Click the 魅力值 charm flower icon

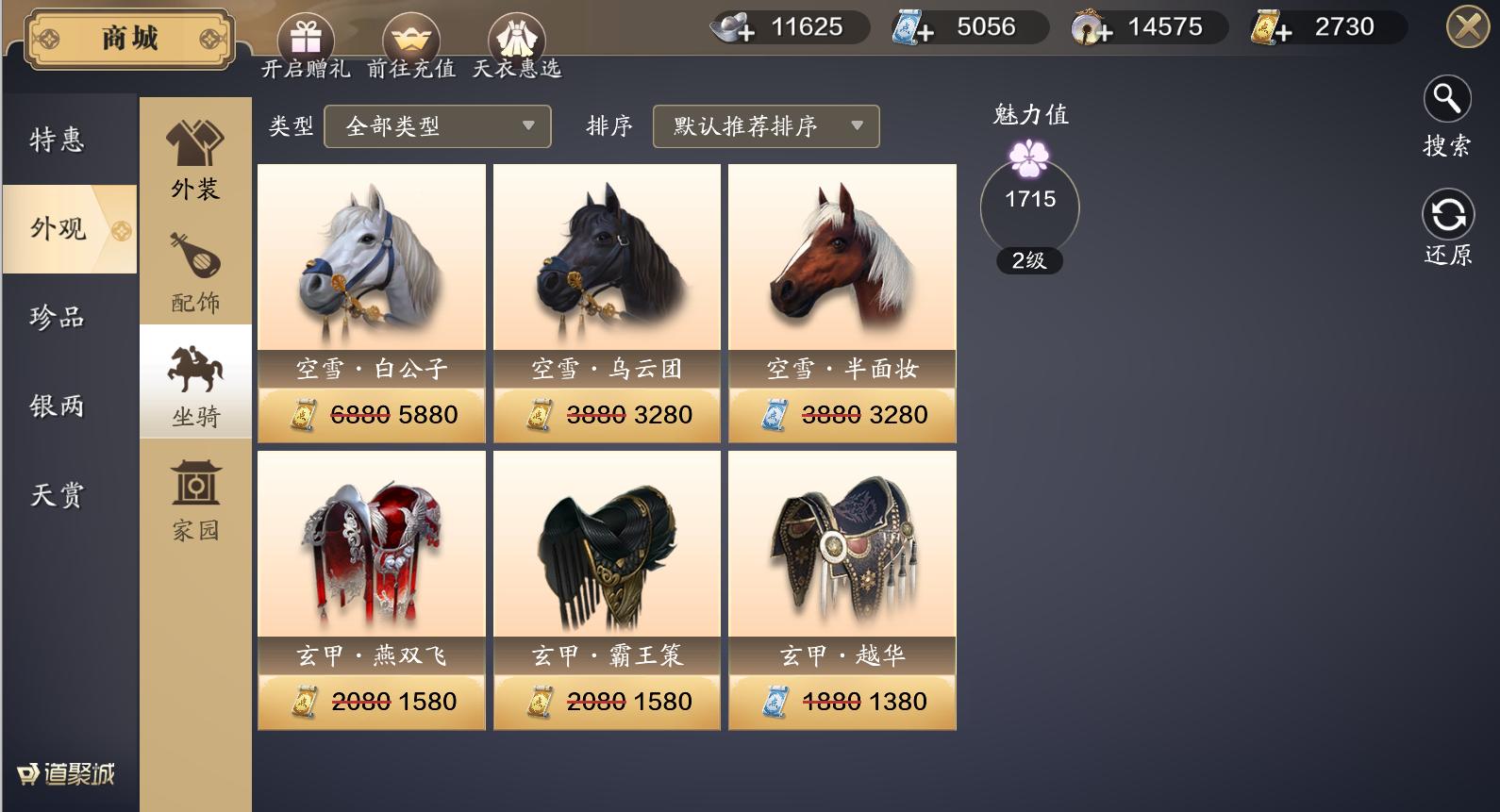[1029, 160]
